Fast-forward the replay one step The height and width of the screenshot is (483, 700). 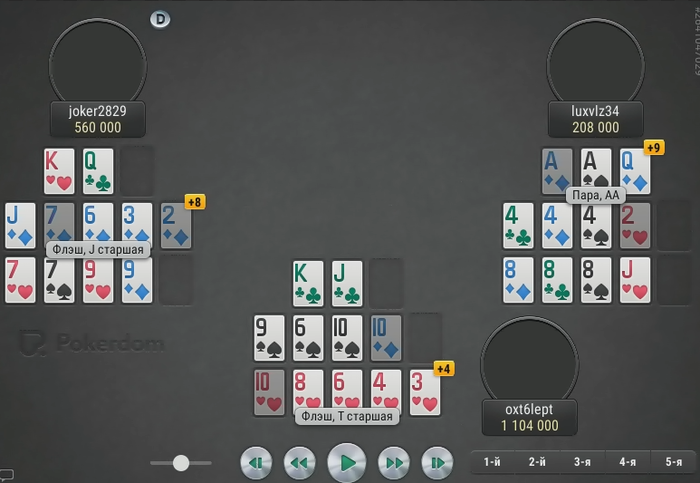[x=394, y=463]
